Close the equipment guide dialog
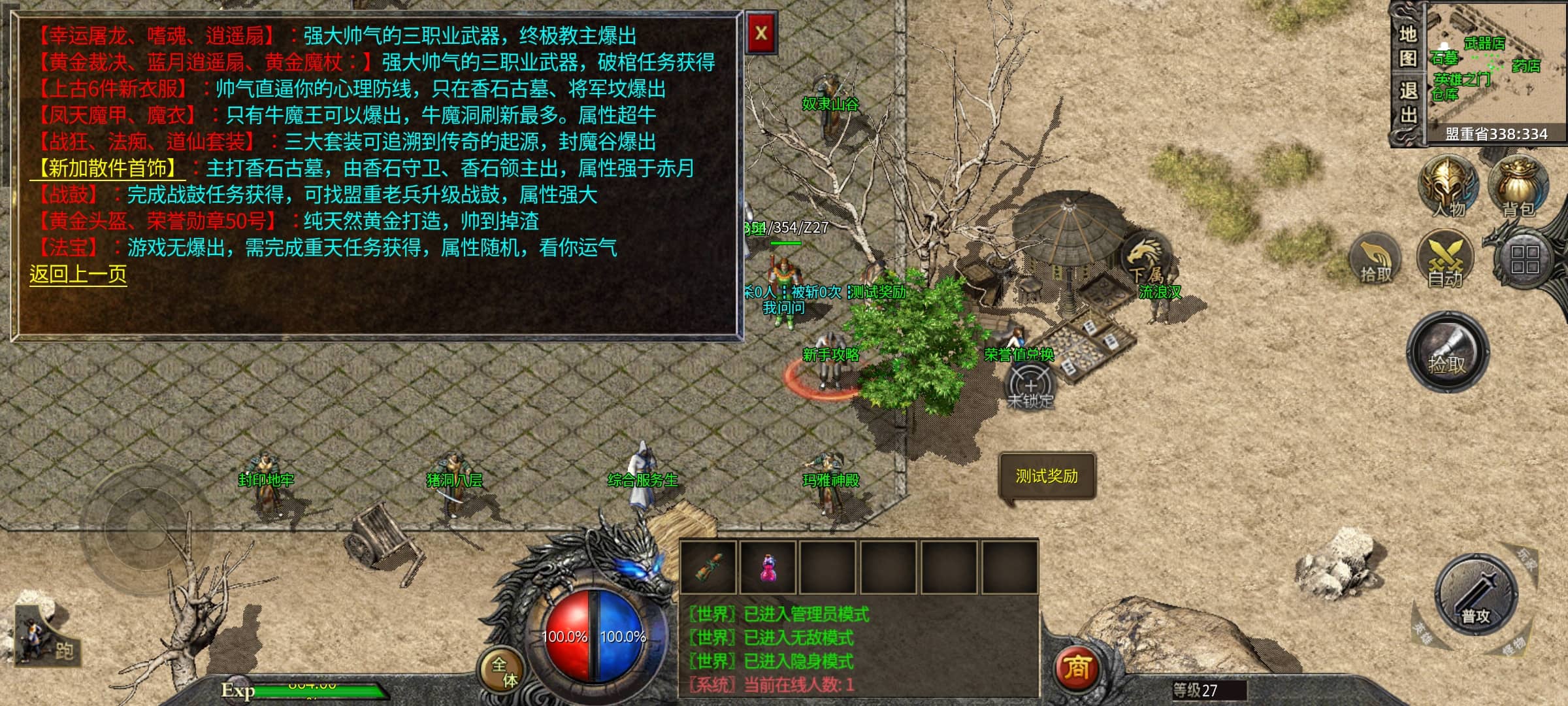 (760, 33)
